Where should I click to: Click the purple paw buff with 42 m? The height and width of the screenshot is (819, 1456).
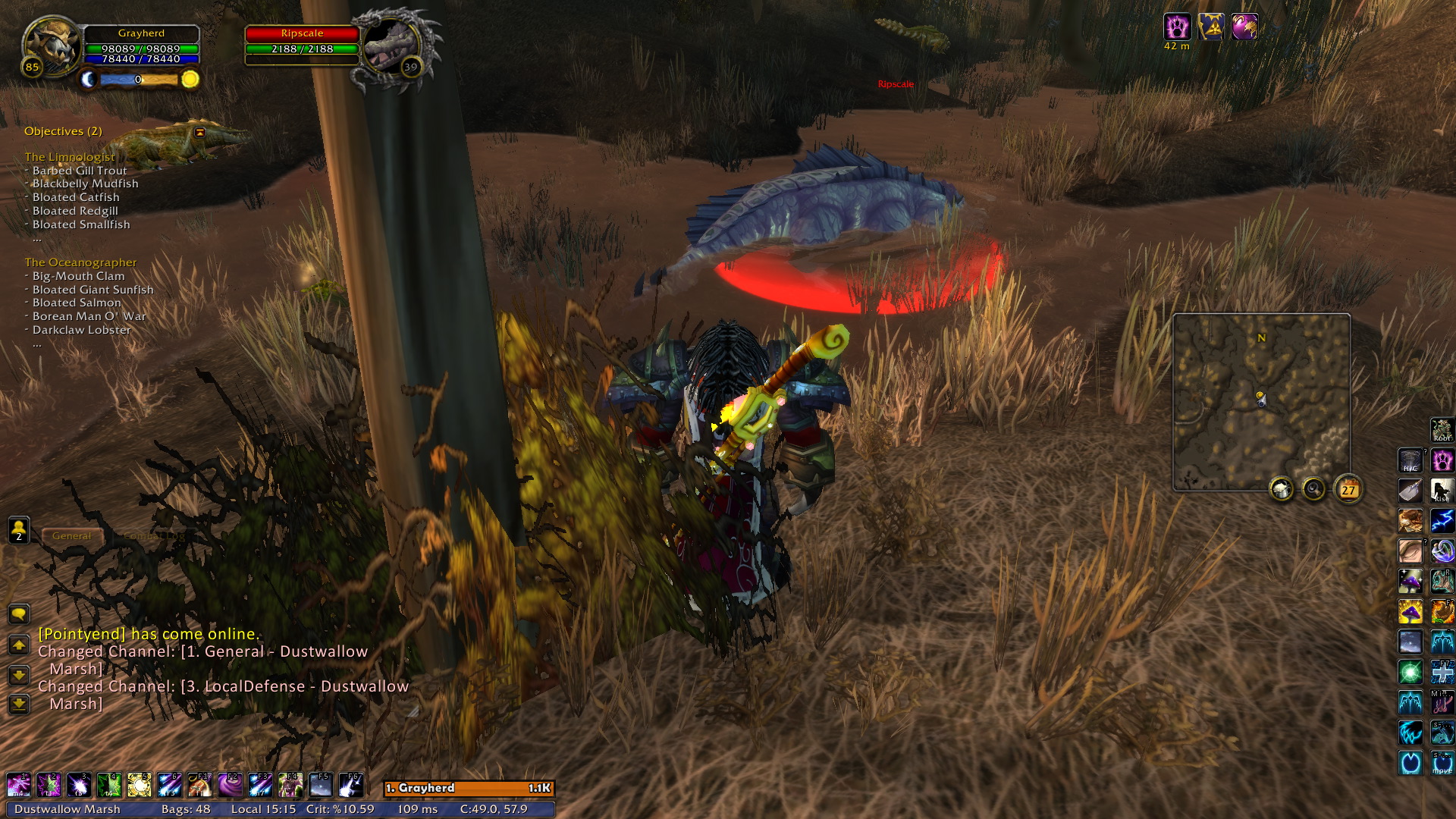click(1177, 27)
